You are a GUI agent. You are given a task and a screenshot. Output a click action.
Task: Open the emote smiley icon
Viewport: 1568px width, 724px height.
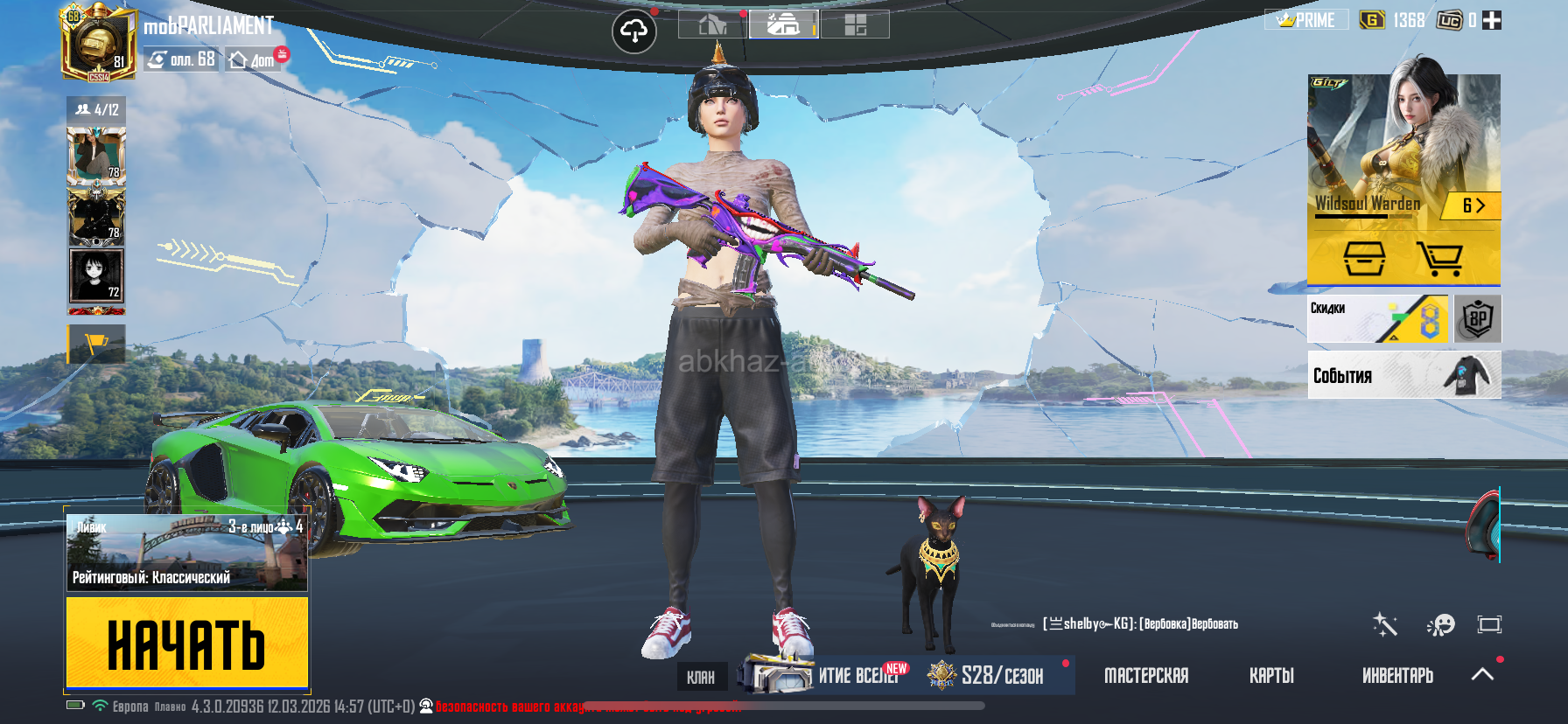1440,624
